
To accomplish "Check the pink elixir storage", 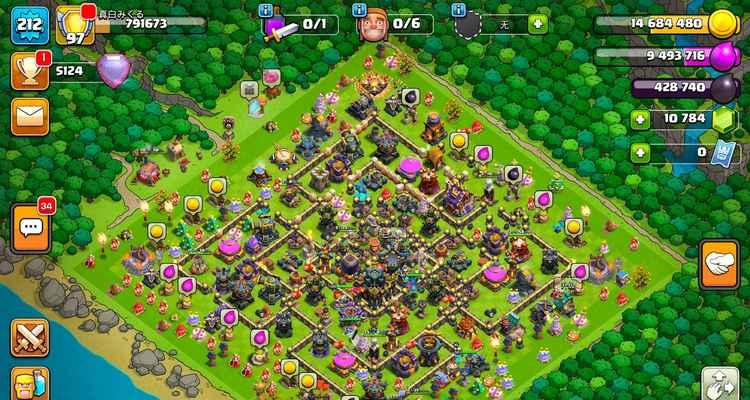I will 721,56.
